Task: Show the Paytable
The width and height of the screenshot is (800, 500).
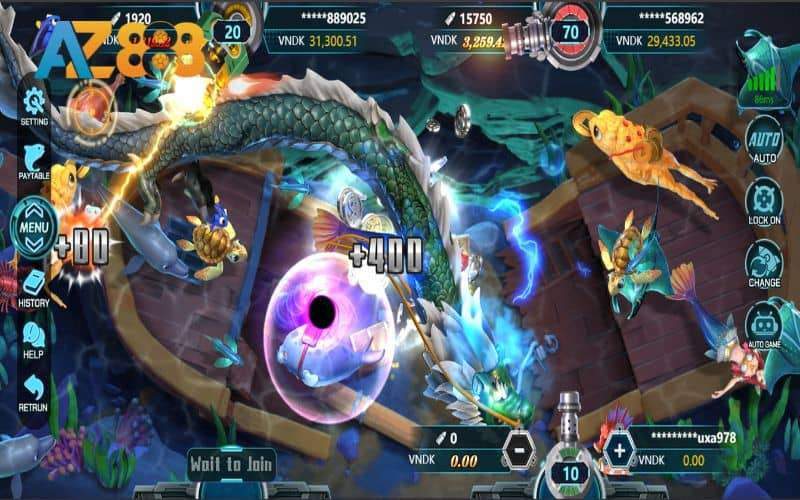Action: point(34,161)
